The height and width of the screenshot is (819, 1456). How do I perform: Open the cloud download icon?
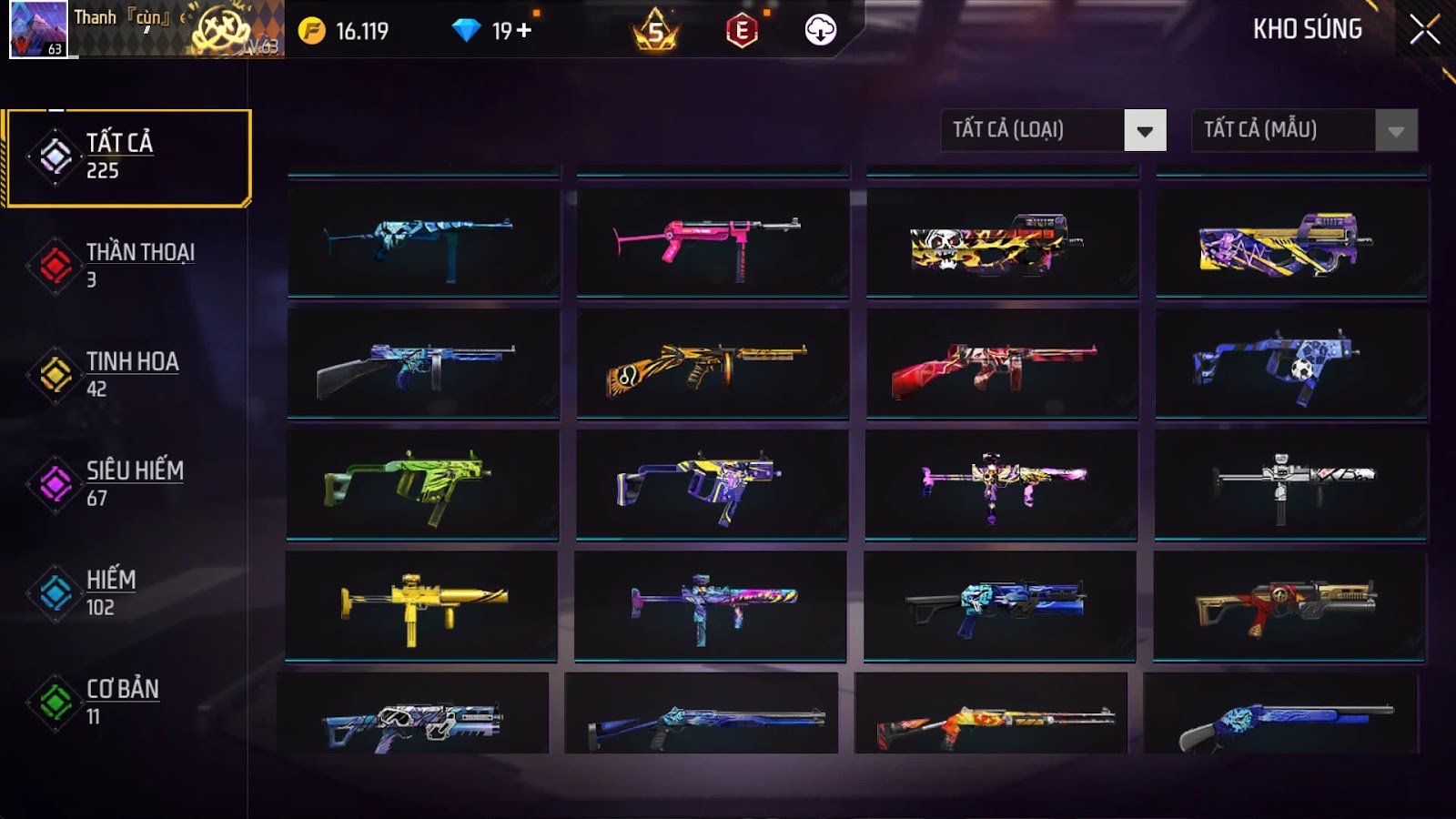point(820,31)
